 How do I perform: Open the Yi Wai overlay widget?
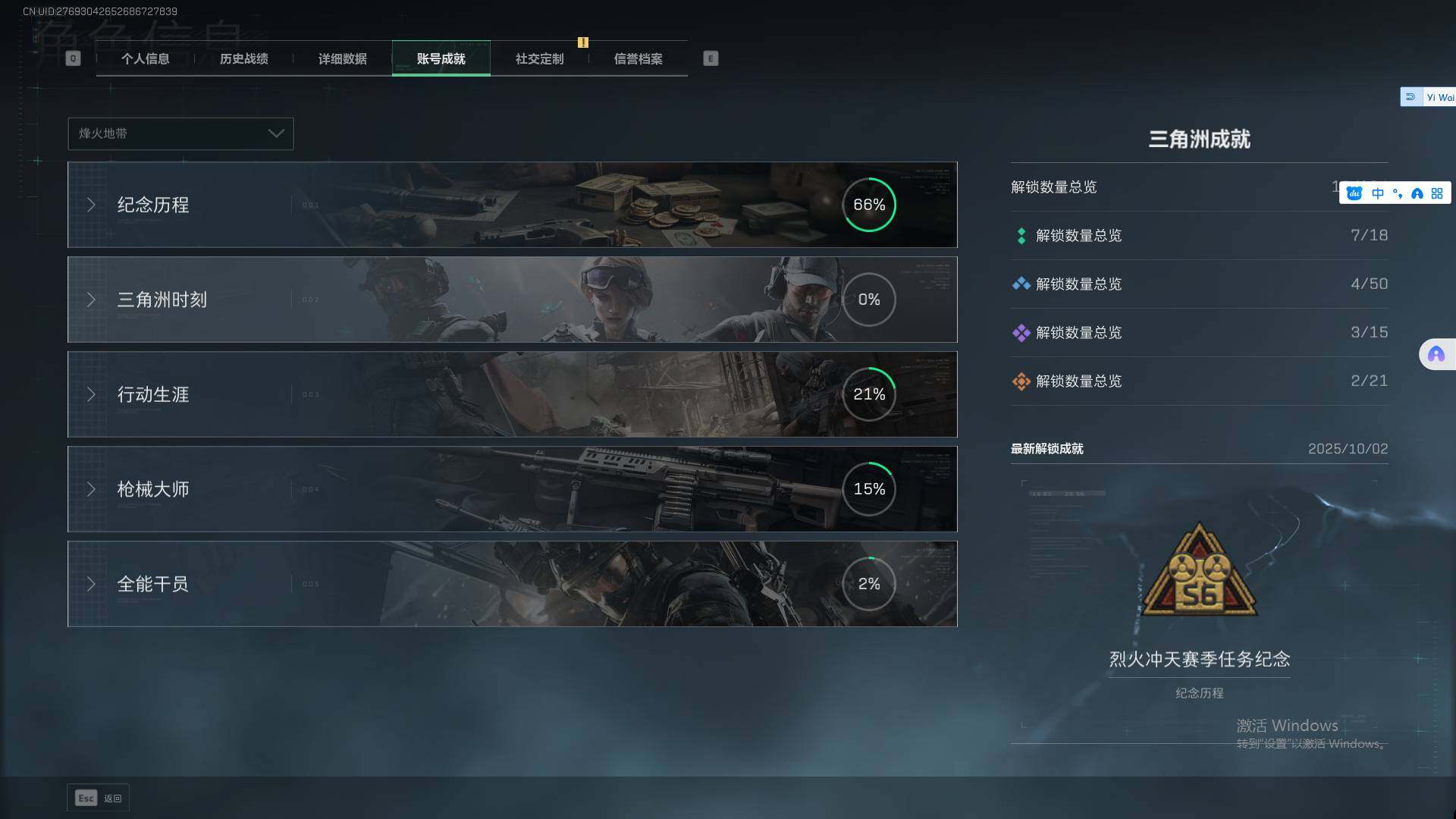coord(1429,97)
